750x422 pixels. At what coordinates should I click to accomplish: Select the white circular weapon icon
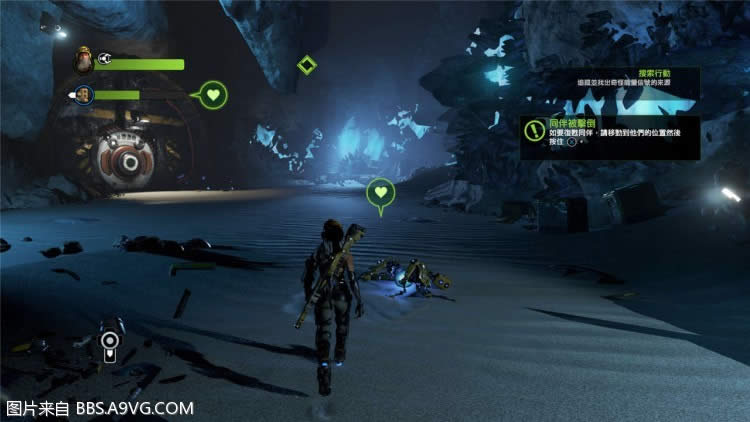(108, 345)
